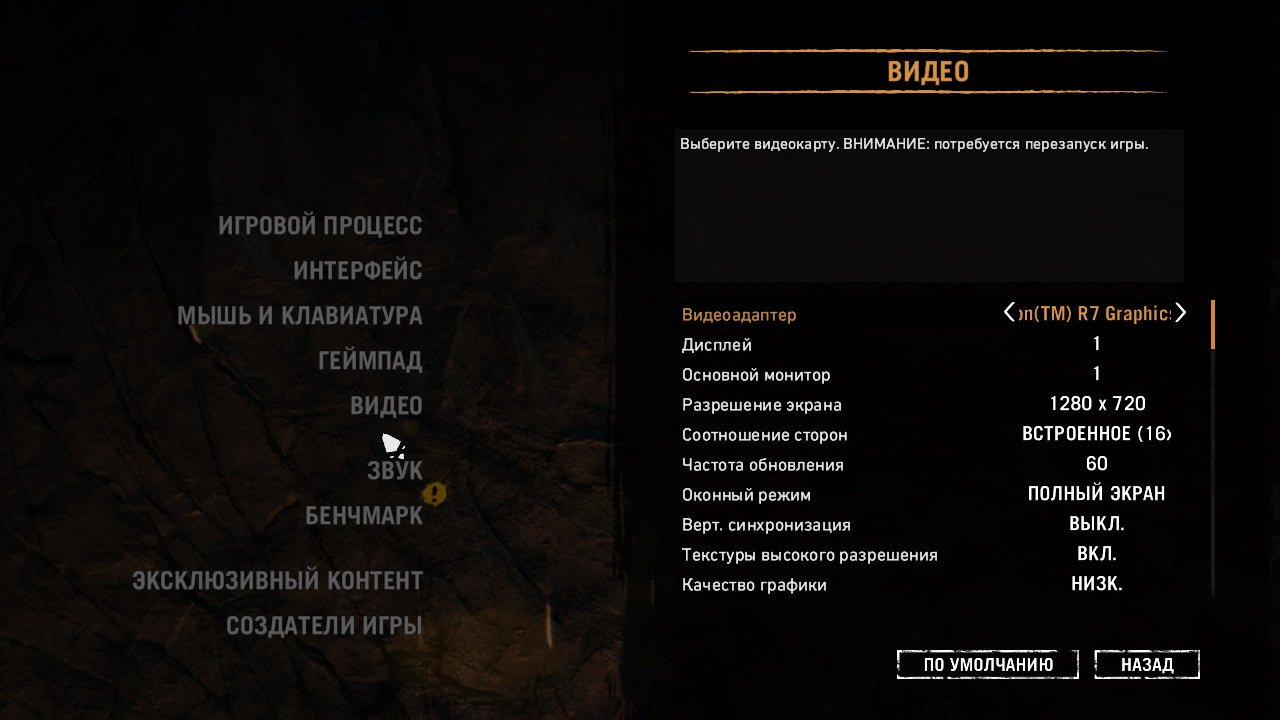1280x720 pixels.
Task: Select the Качество графики row
Action: (x=754, y=585)
